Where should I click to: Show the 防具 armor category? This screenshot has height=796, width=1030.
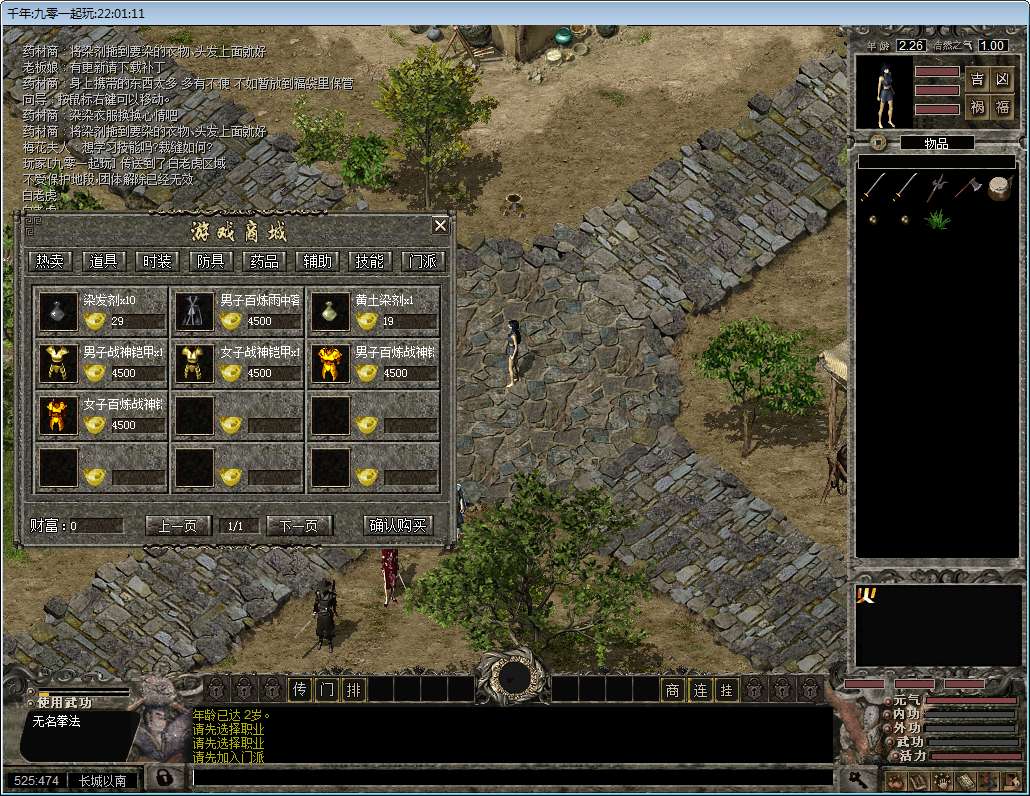[210, 261]
